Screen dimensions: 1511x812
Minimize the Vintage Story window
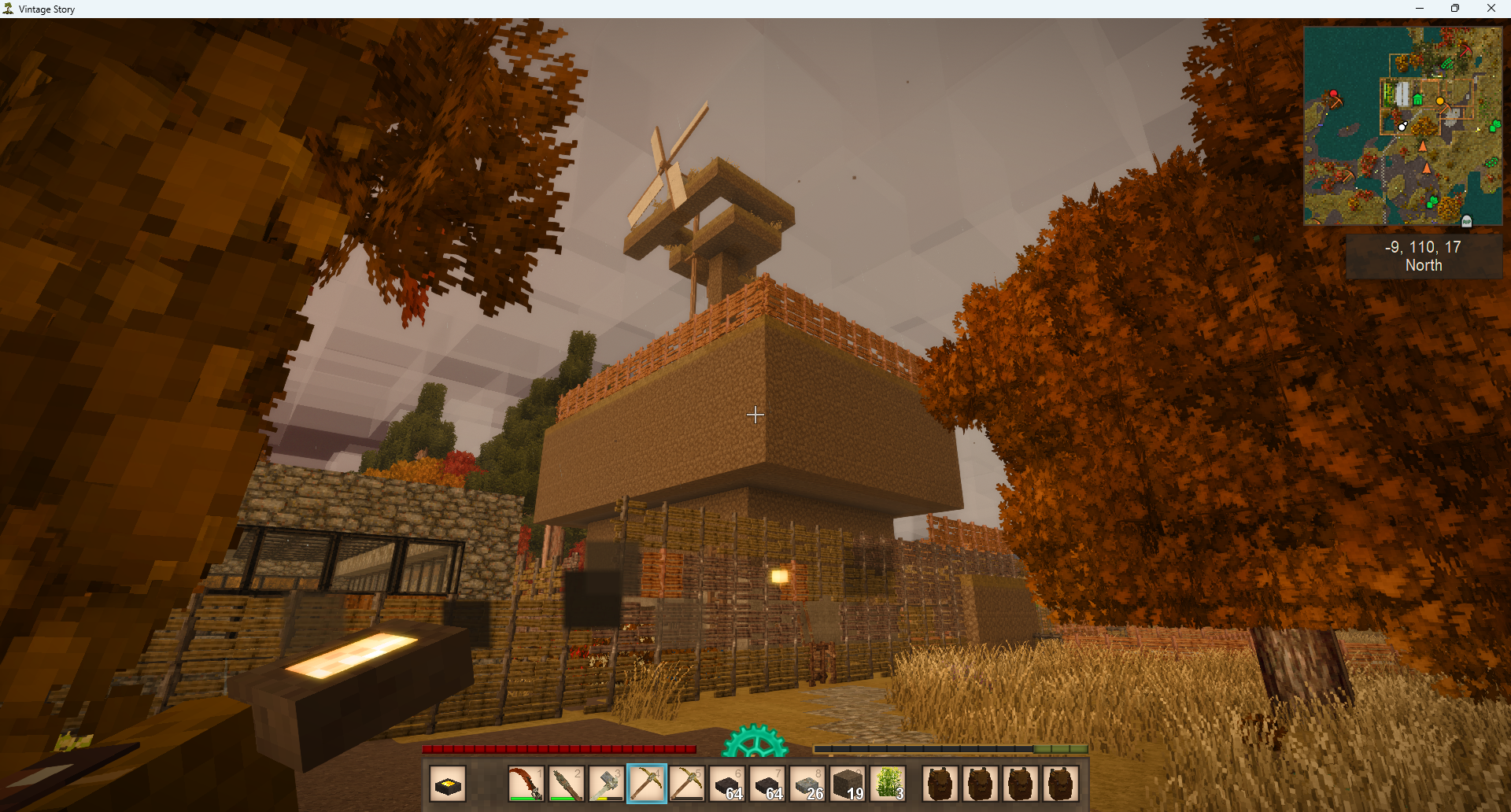tap(1420, 9)
